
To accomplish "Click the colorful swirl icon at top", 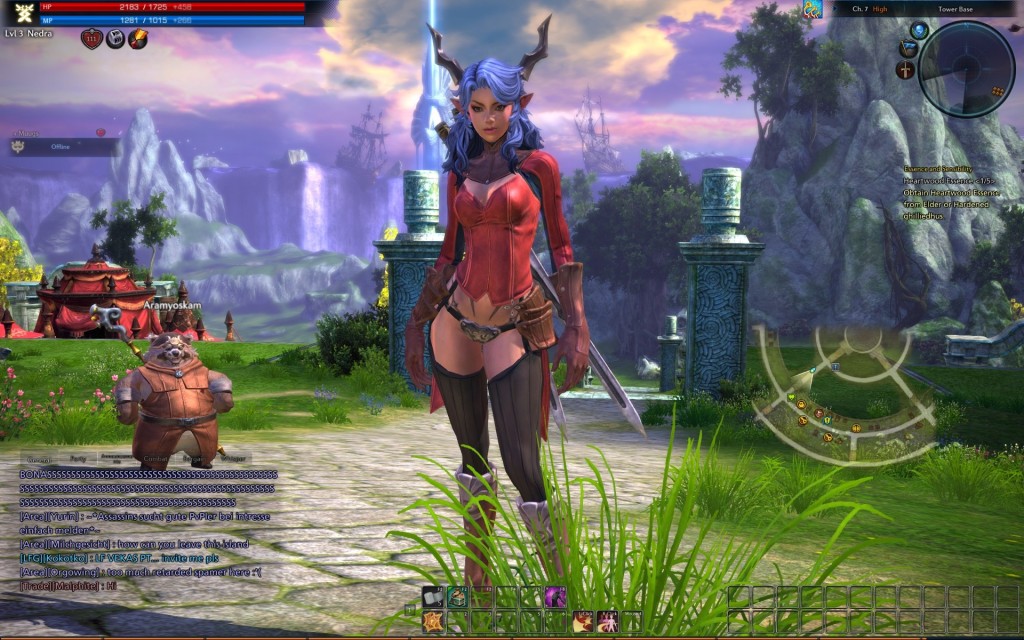I will click(x=814, y=10).
